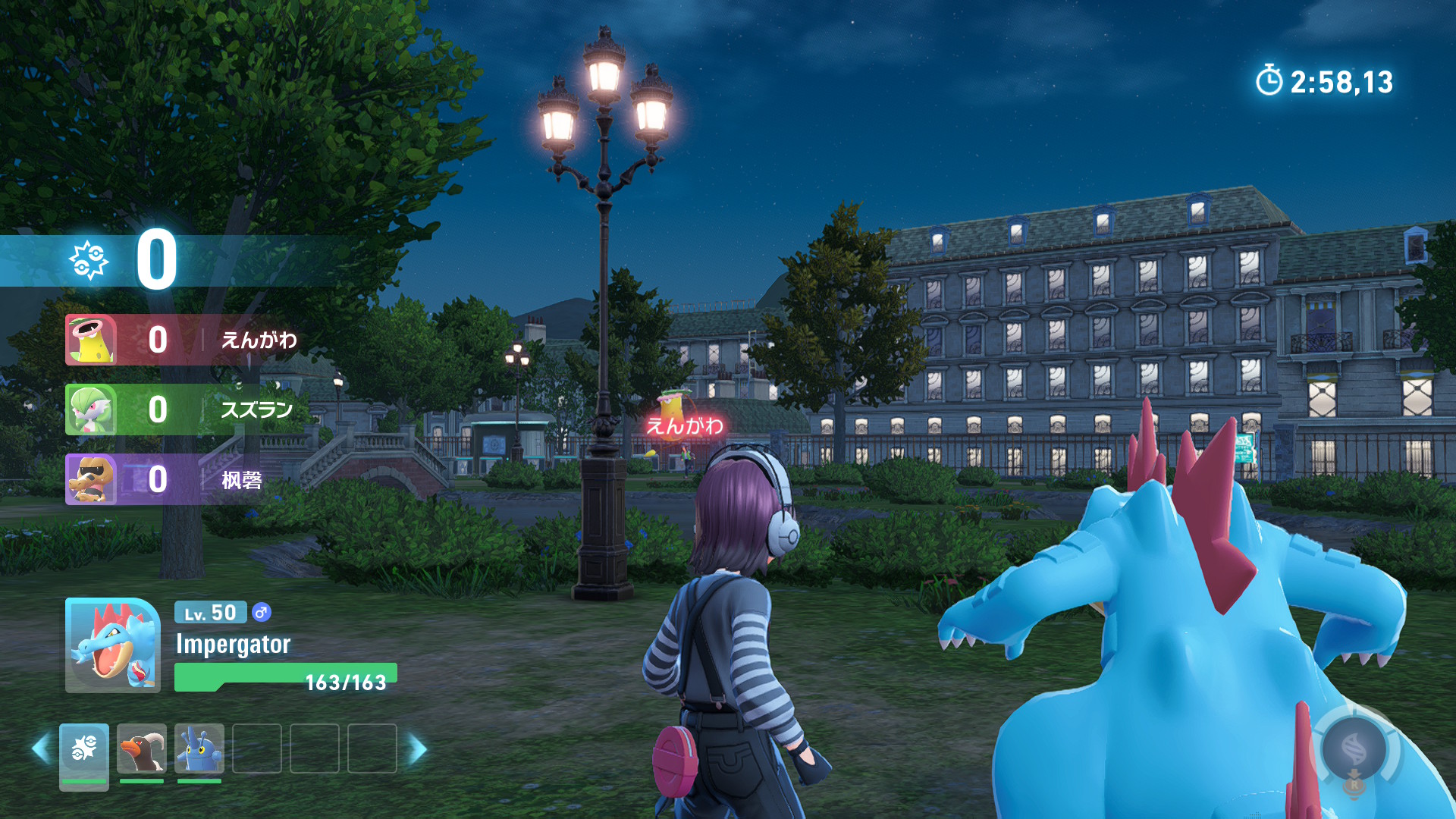This screenshot has height=819, width=1456.
Task: Click the Impergator portrait
Action: click(113, 645)
